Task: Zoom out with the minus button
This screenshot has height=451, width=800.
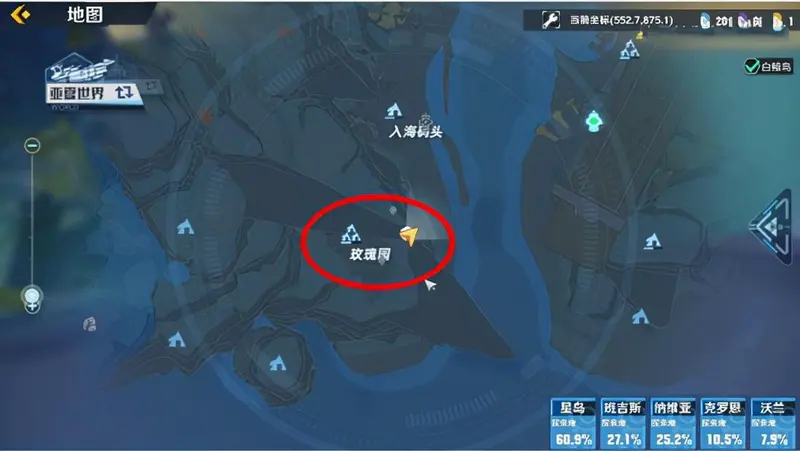Action: click(33, 146)
